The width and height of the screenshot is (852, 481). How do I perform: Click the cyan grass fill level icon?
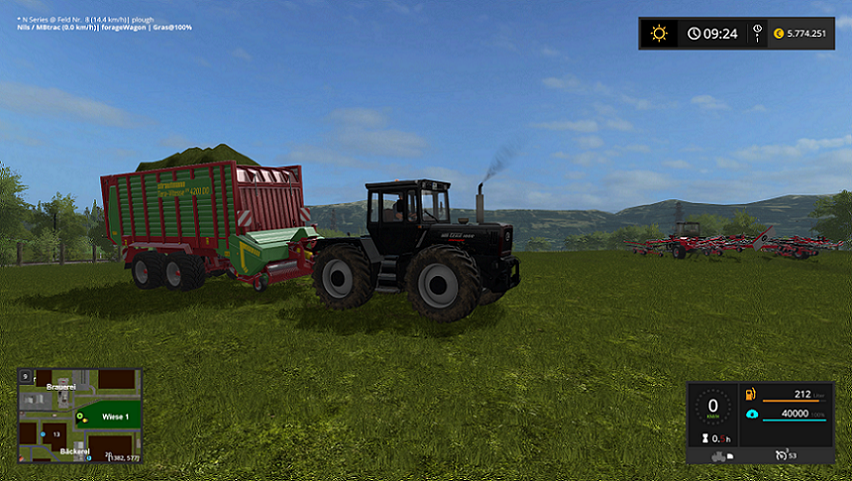point(752,413)
